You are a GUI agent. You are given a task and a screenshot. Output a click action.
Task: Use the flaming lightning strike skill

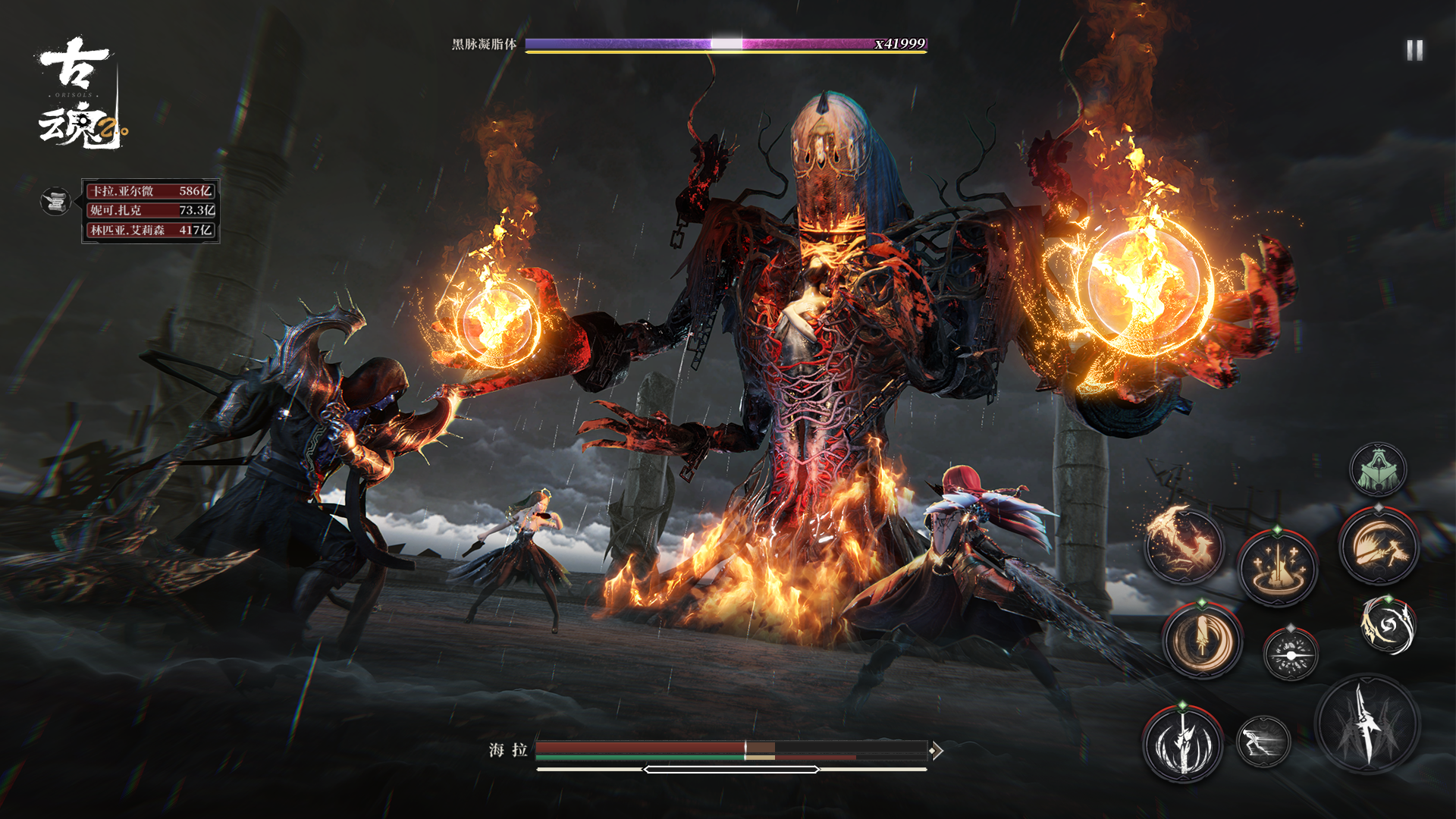coord(1183,546)
